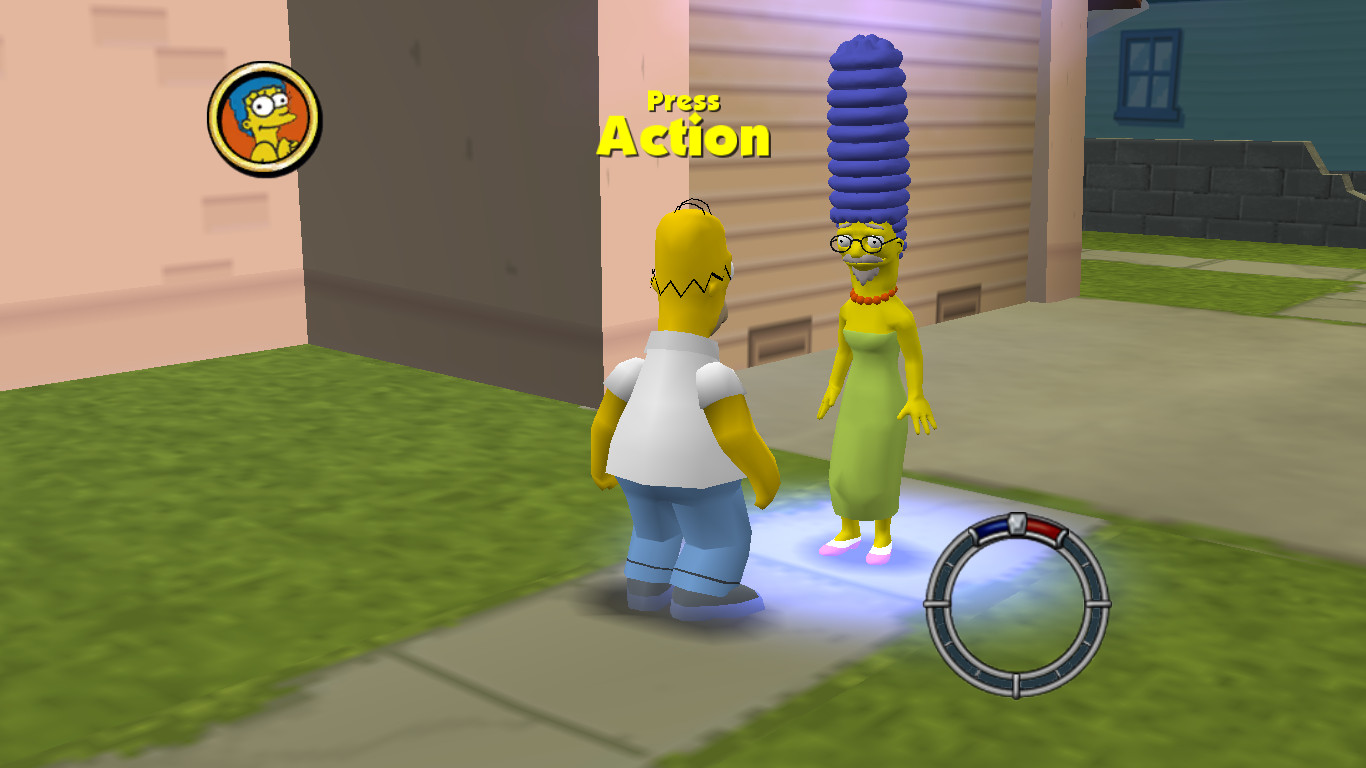
Task: Click the white marker atop the meter ring
Action: [x=1015, y=523]
